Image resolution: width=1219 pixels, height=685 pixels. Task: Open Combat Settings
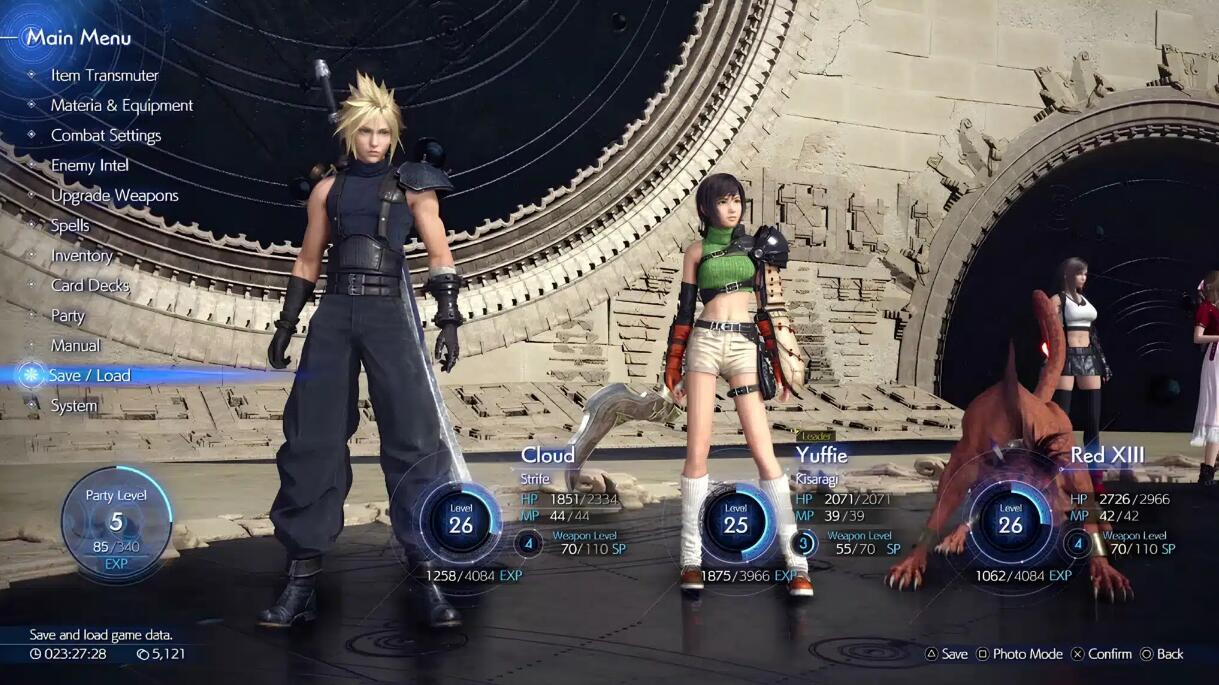pyautogui.click(x=105, y=135)
